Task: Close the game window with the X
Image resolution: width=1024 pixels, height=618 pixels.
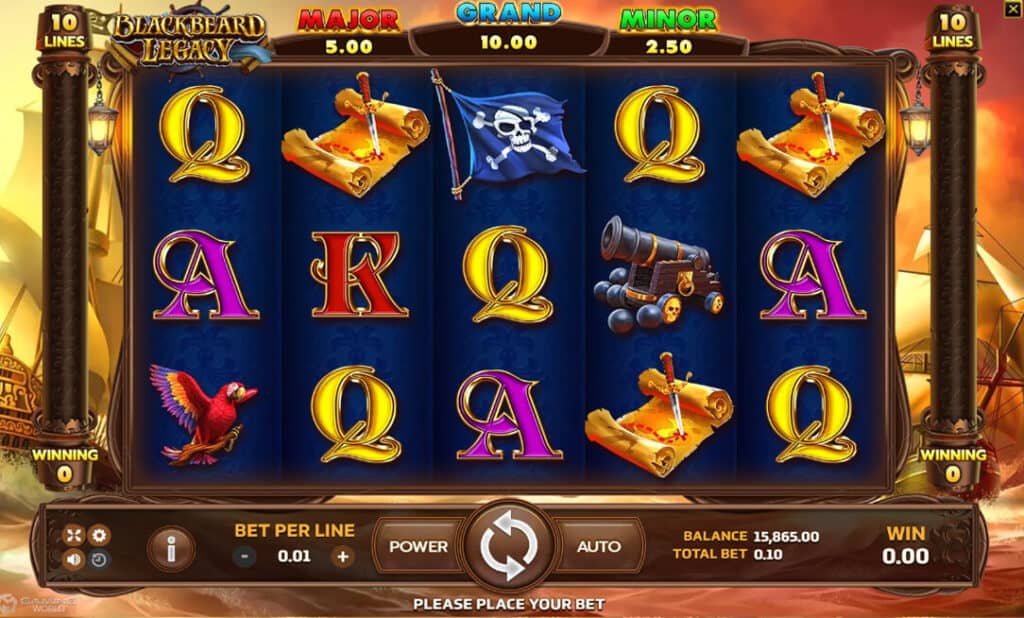Action: 1012,9
